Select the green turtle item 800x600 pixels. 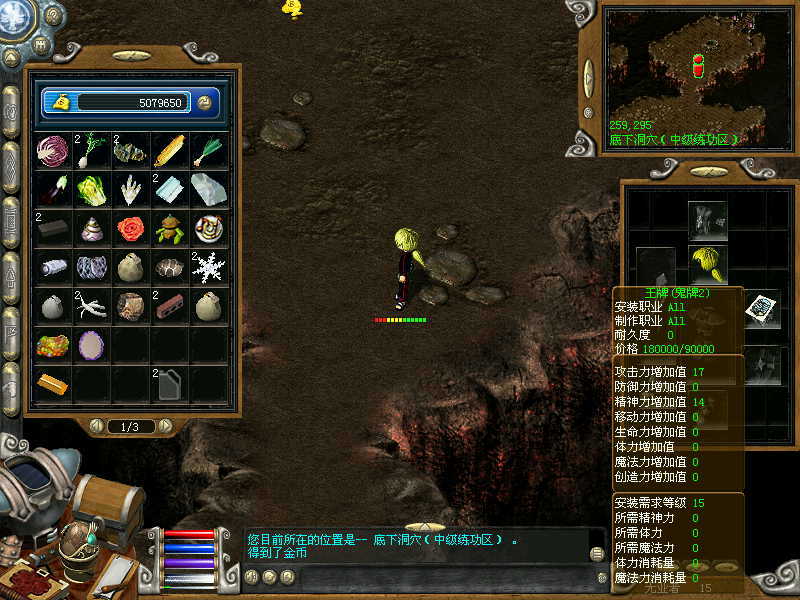(x=169, y=229)
